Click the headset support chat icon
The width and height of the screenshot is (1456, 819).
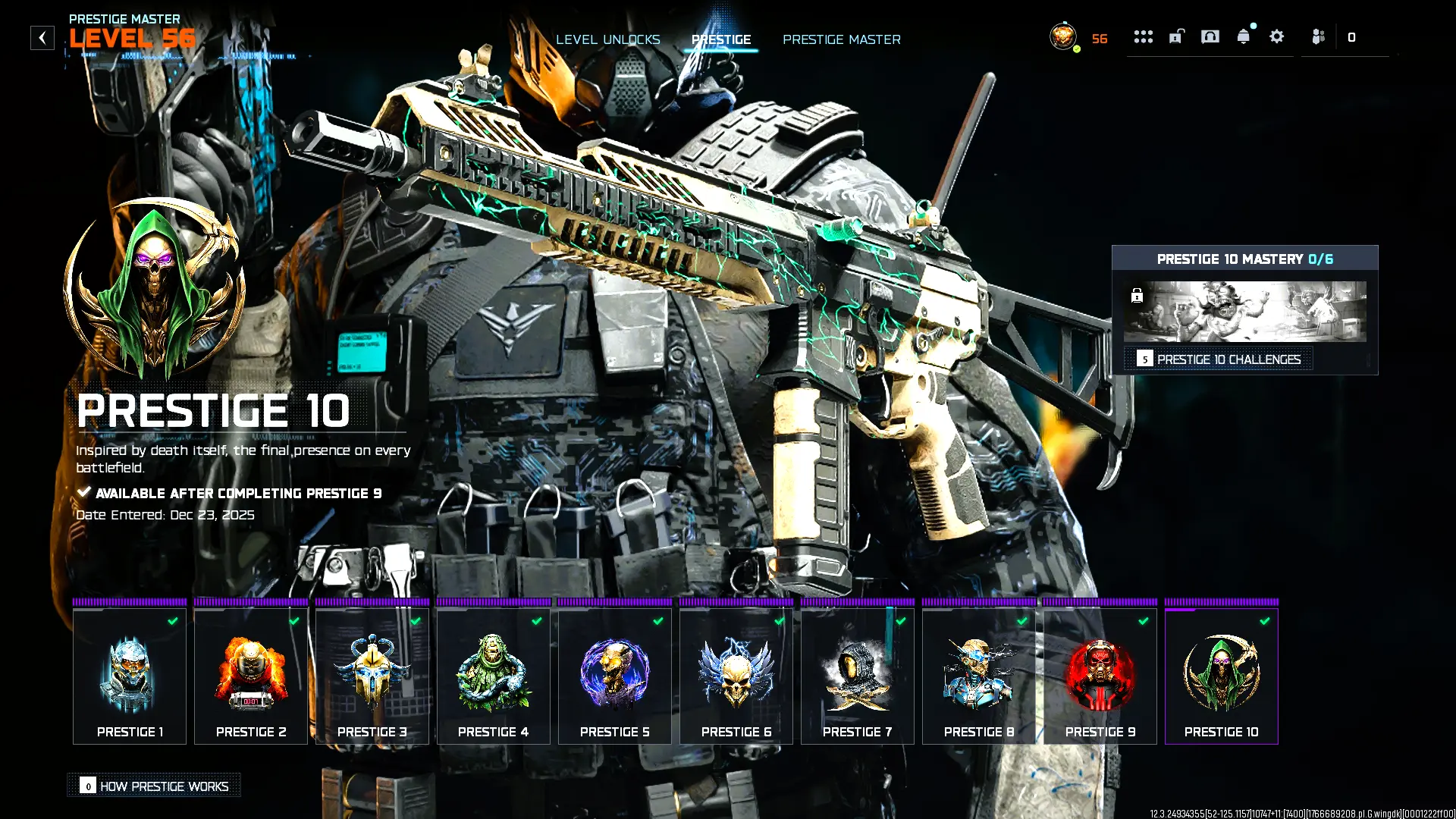coord(1210,36)
